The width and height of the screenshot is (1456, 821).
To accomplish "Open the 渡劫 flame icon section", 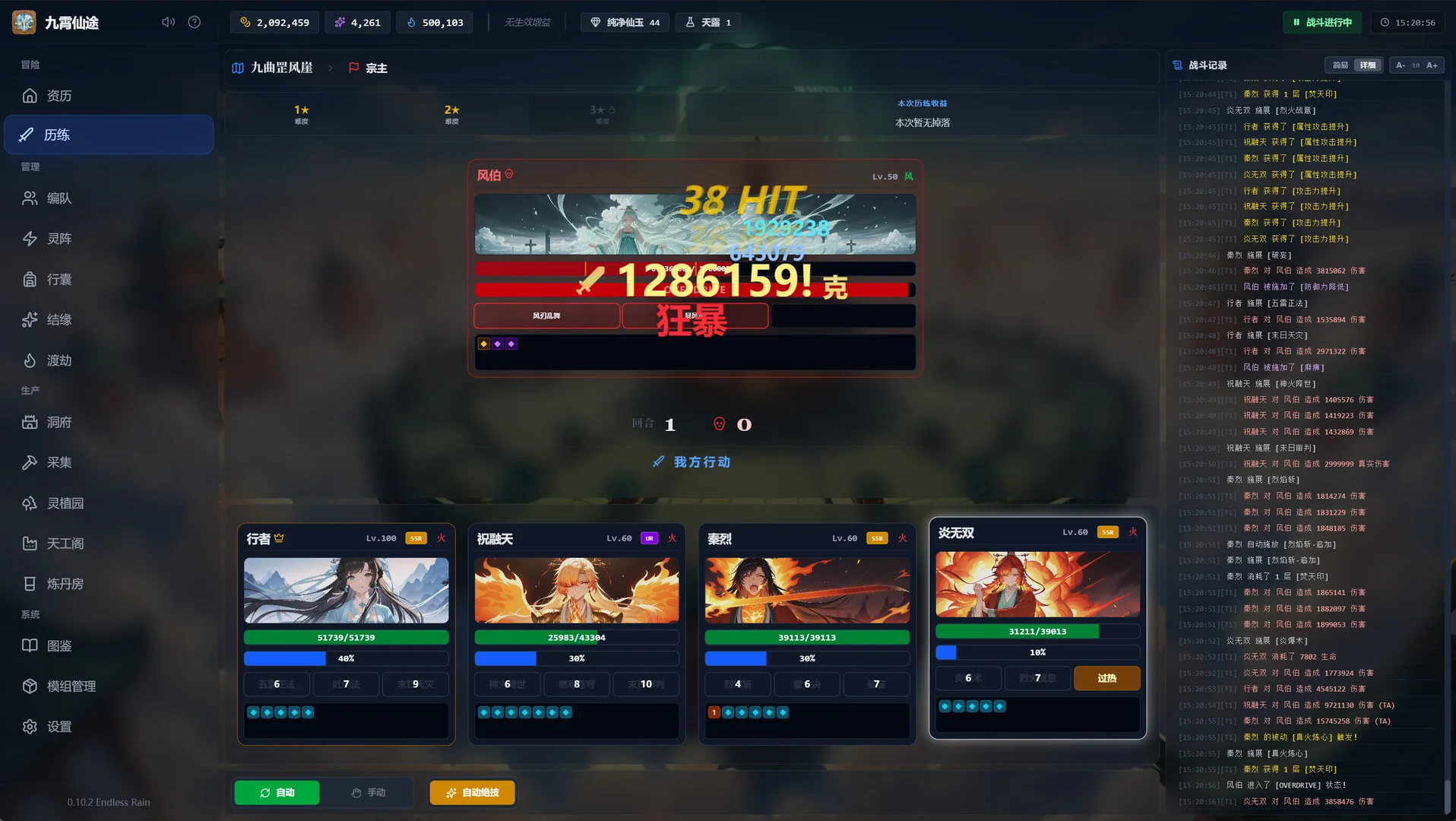I will (57, 360).
